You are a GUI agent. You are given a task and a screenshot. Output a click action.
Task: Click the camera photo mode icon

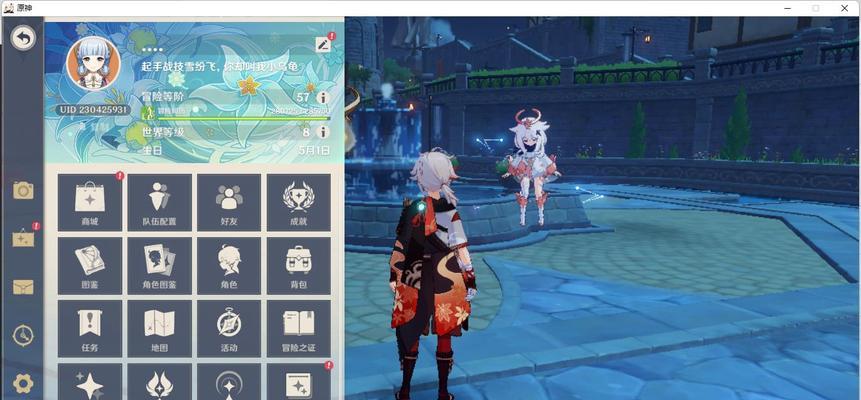tap(23, 190)
